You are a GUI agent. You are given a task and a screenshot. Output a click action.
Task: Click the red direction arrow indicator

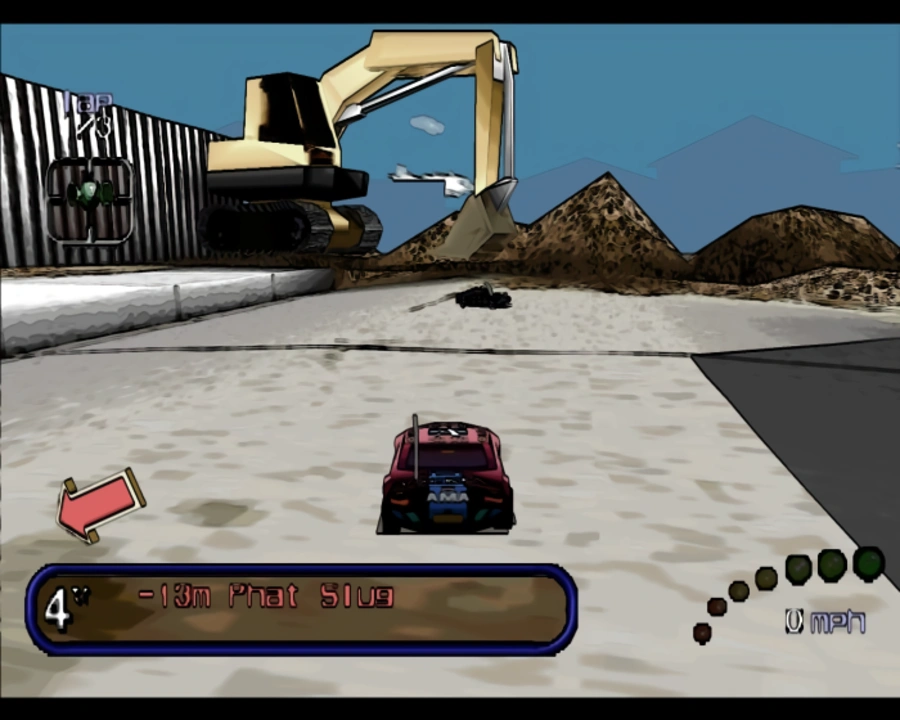click(98, 503)
